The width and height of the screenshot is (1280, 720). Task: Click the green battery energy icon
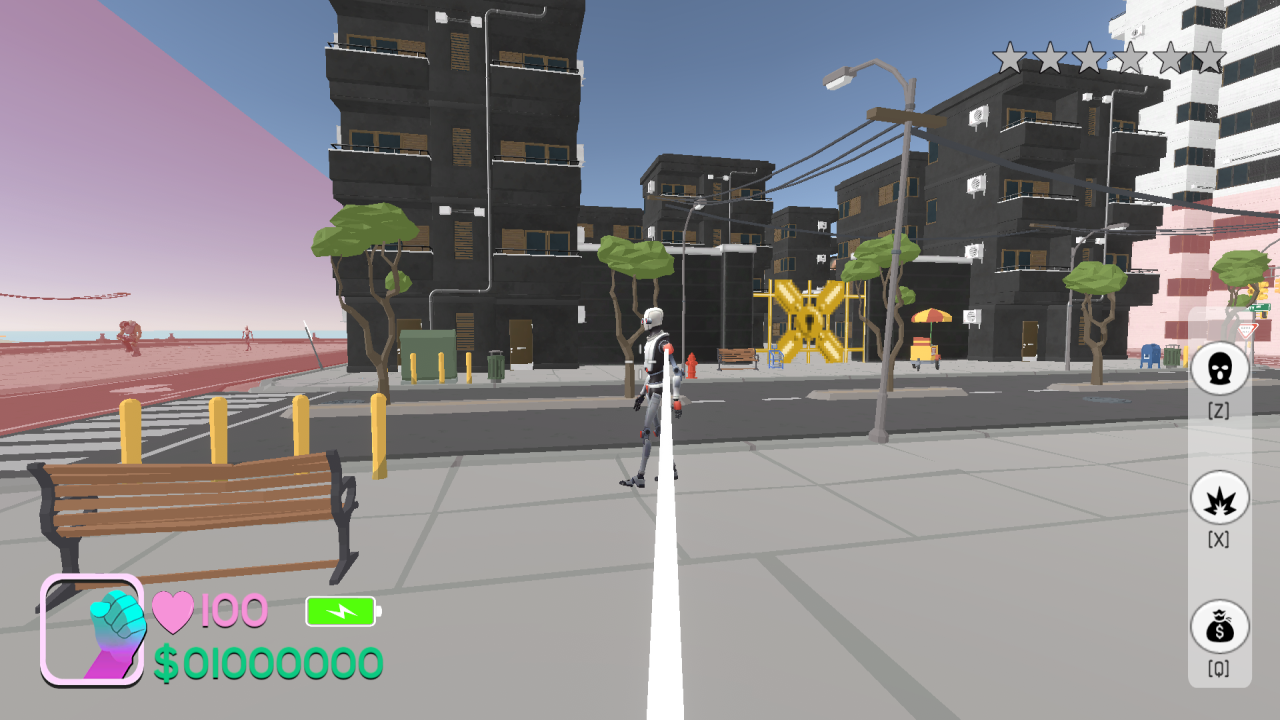[341, 610]
